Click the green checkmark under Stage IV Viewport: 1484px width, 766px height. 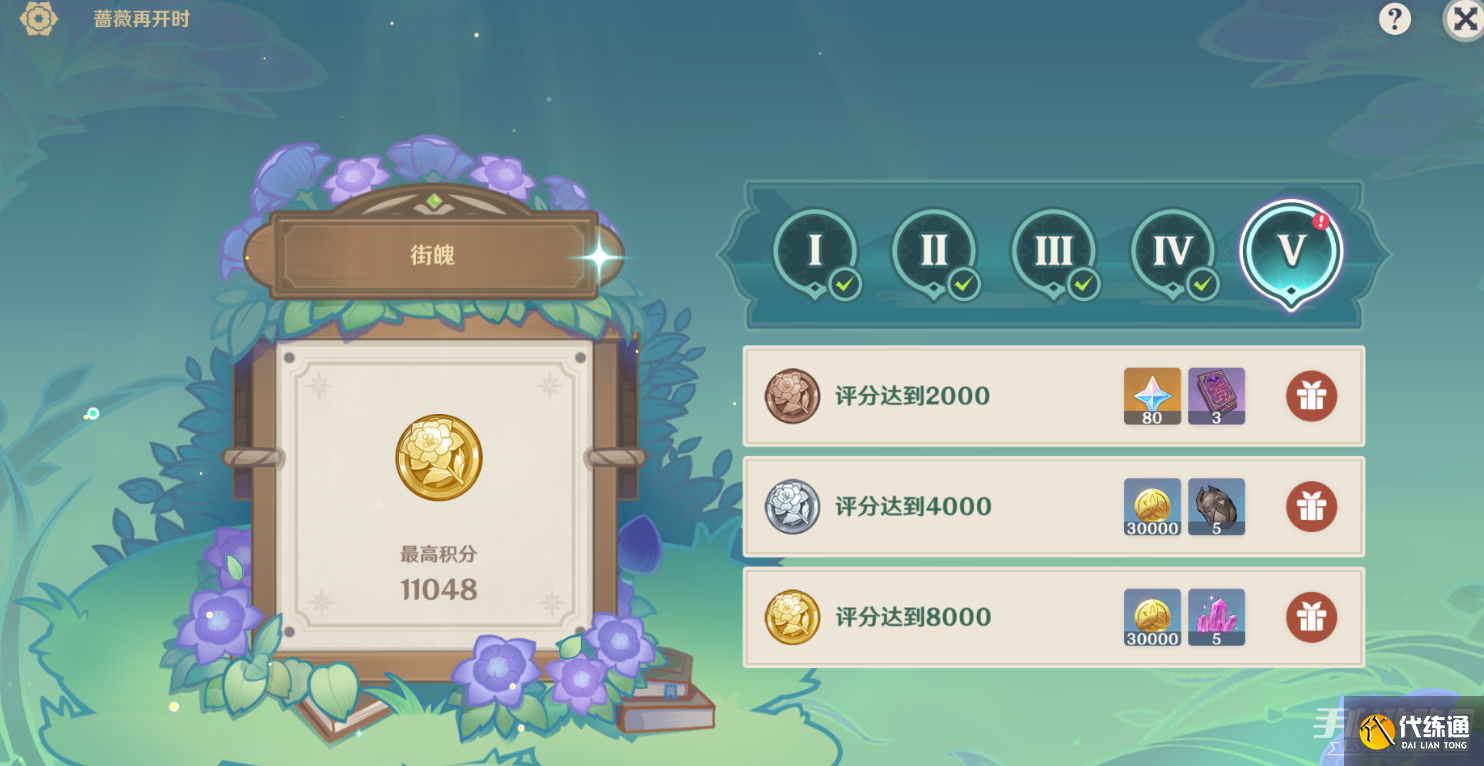coord(1201,285)
